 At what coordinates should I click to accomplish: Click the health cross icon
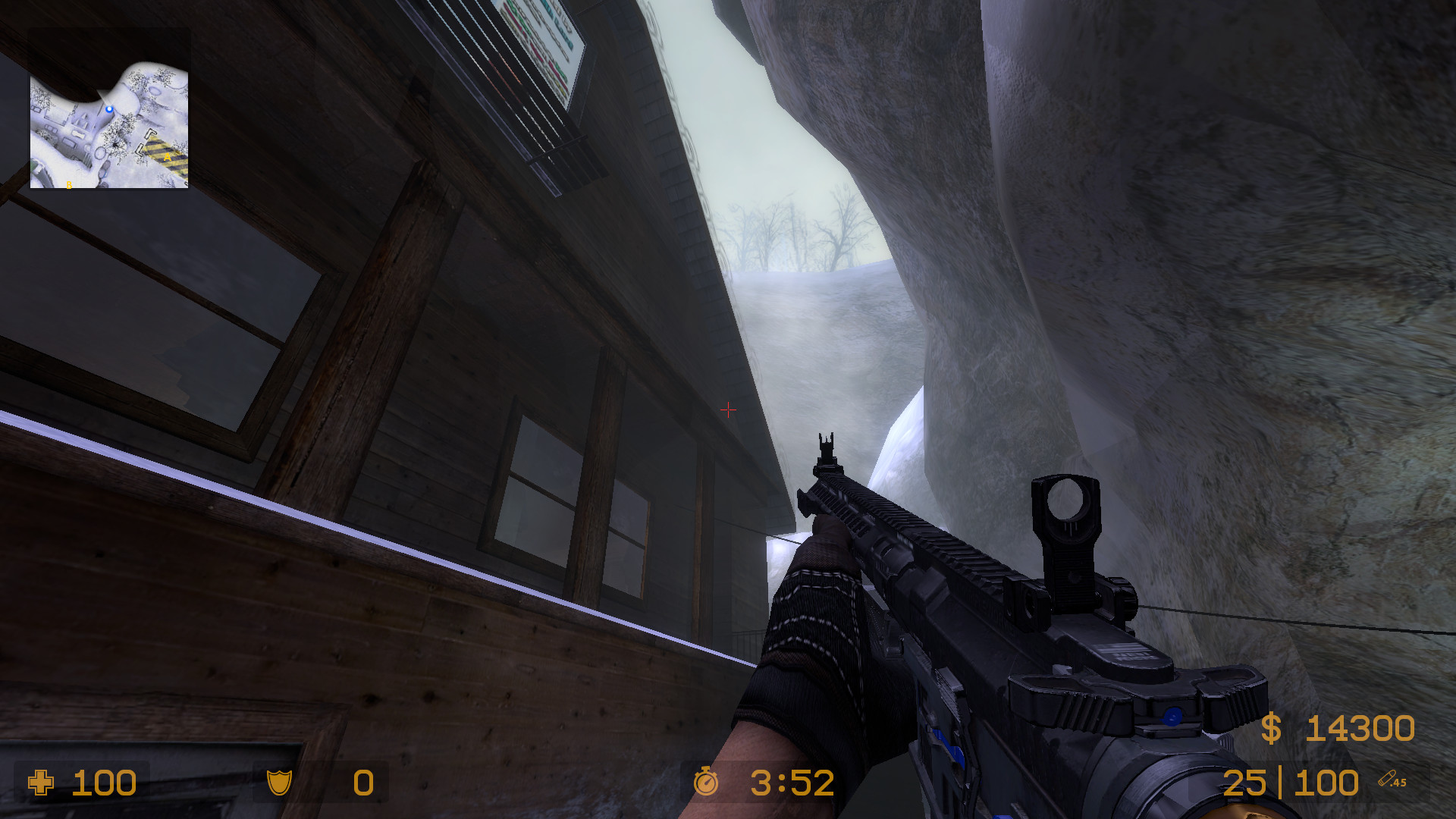point(42,783)
